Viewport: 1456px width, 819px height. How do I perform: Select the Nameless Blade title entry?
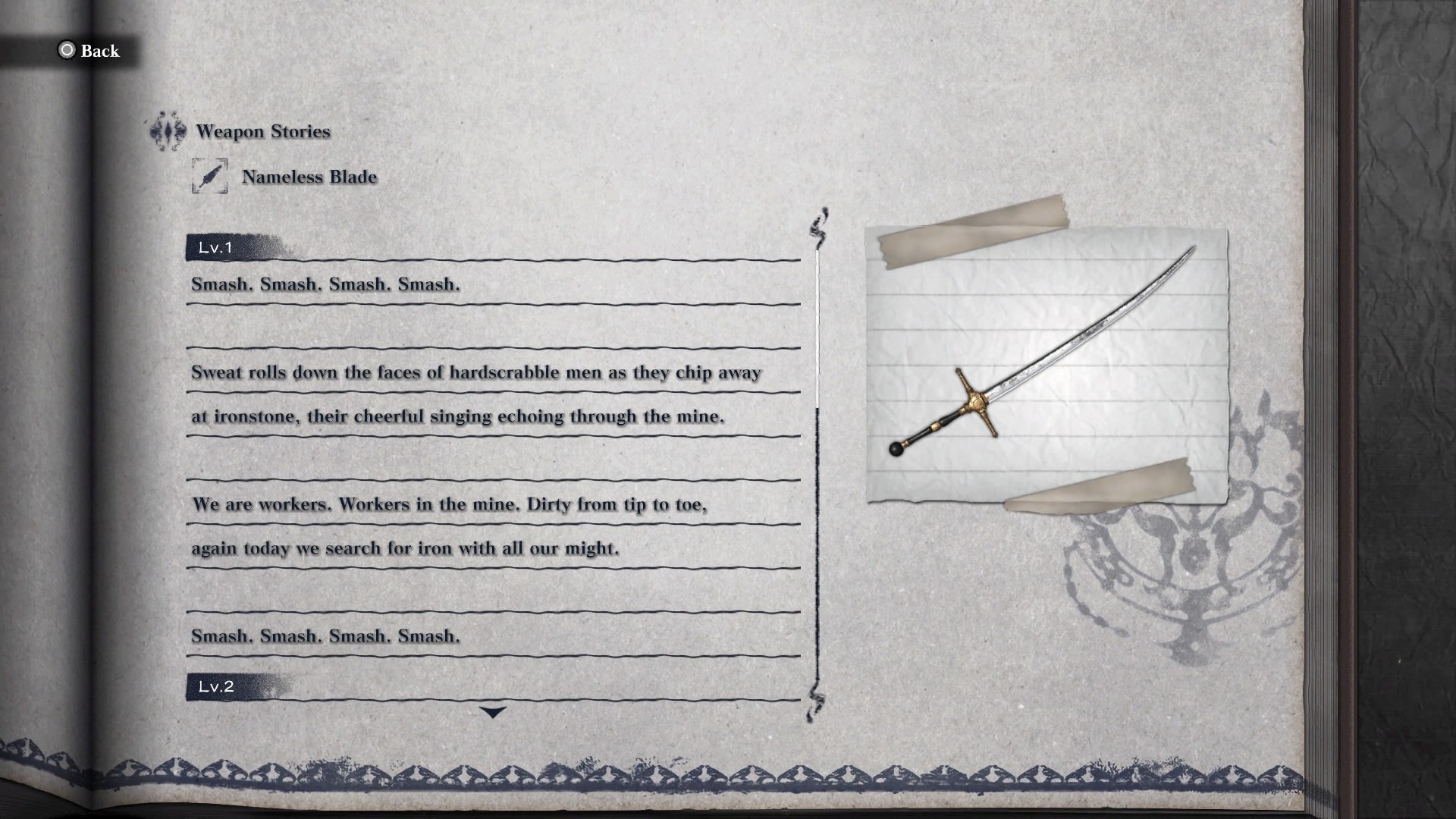tap(308, 176)
